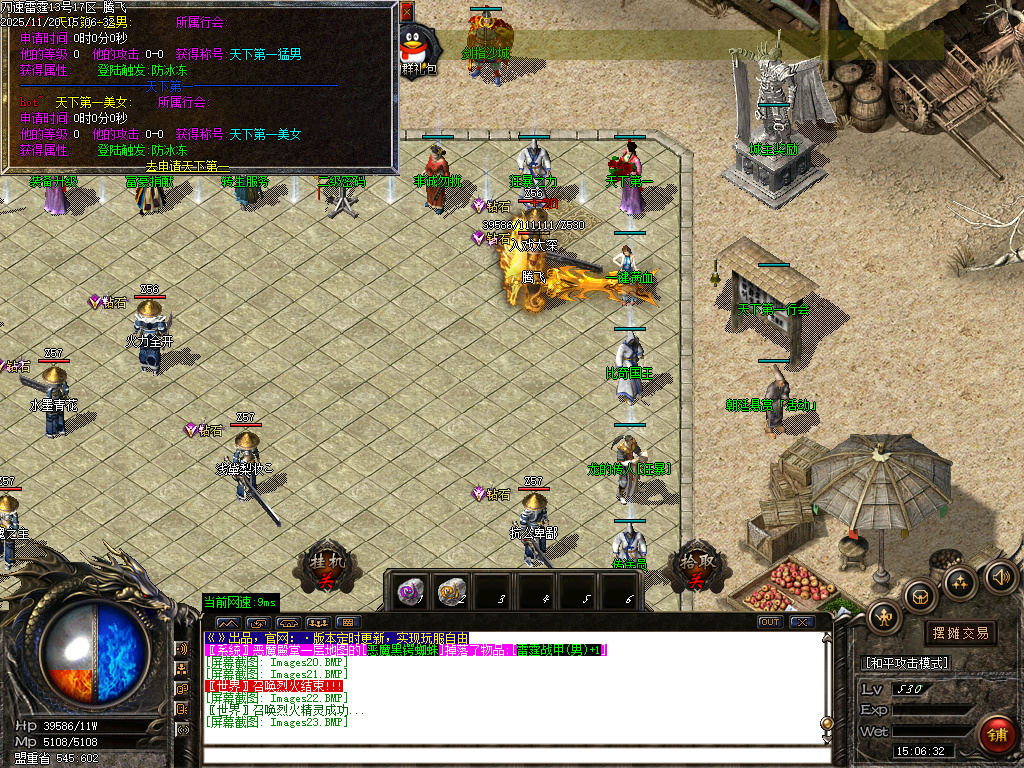Click the OUT button above chat
The image size is (1024, 768).
click(x=770, y=622)
